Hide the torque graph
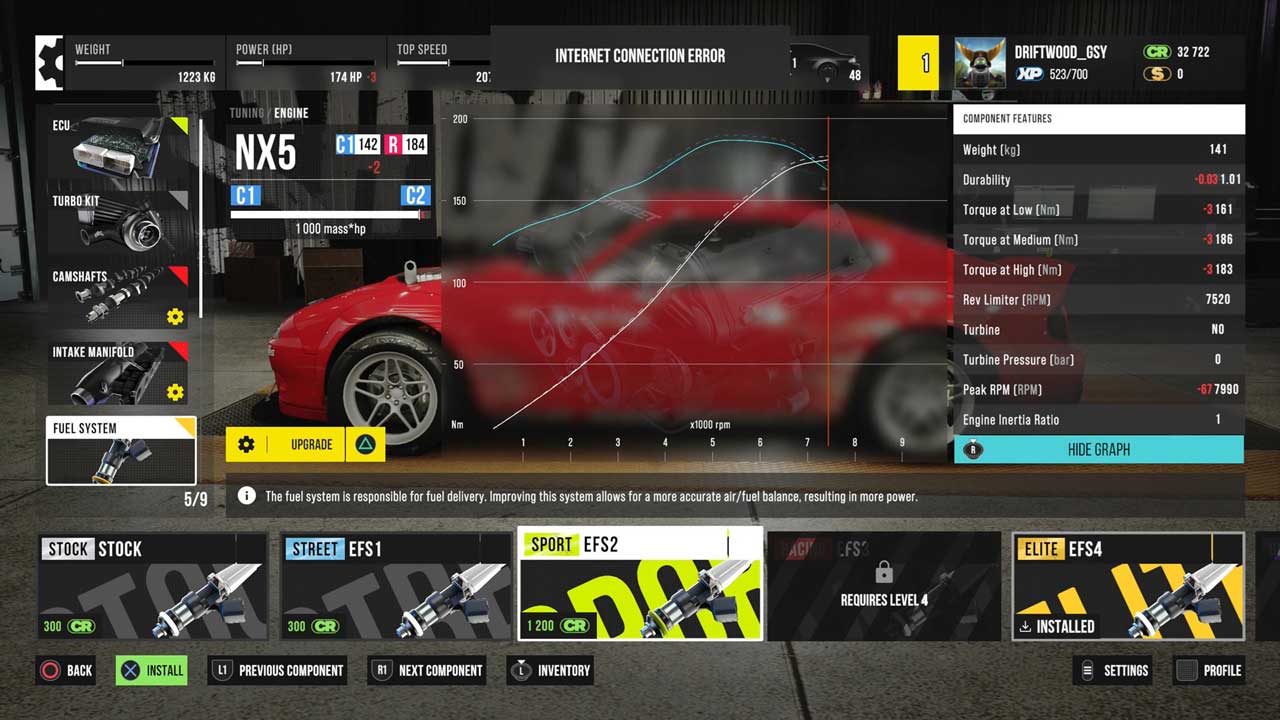This screenshot has width=1280, height=720. 1098,450
